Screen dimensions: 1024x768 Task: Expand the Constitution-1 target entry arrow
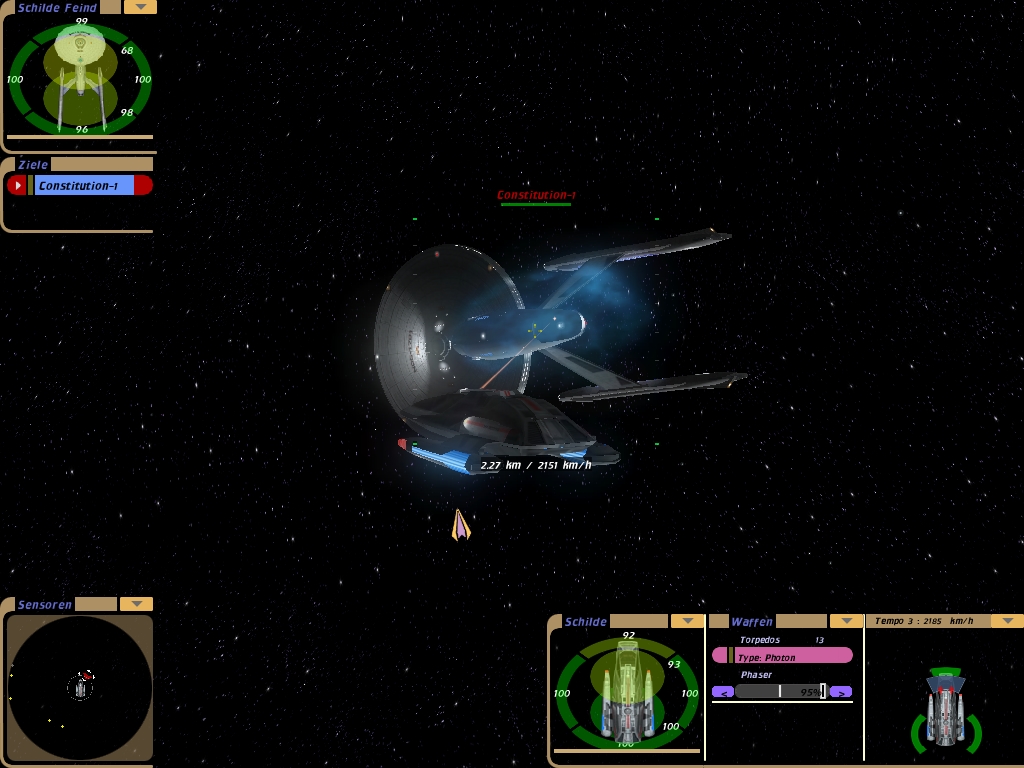17,185
